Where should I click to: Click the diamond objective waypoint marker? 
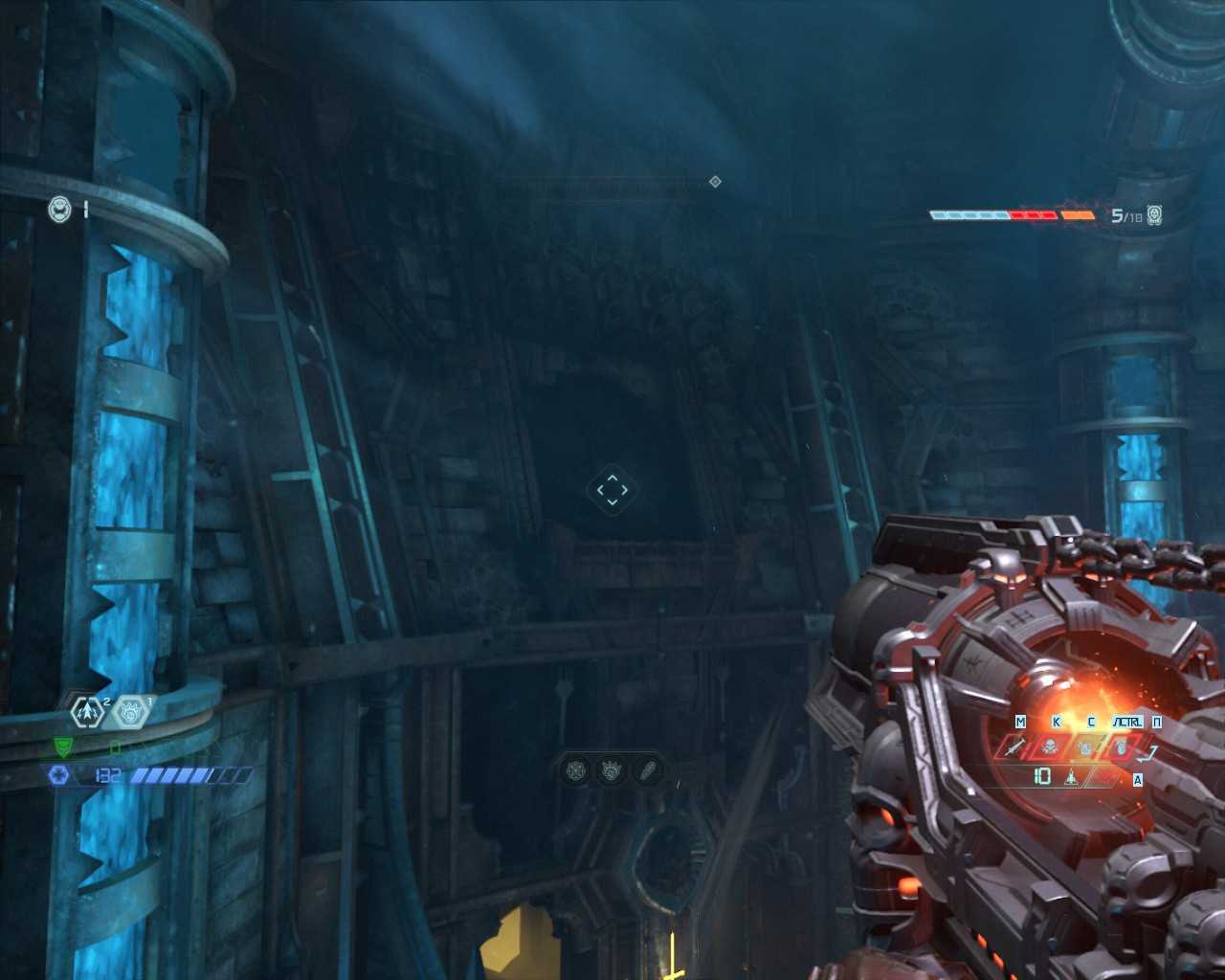tap(715, 182)
